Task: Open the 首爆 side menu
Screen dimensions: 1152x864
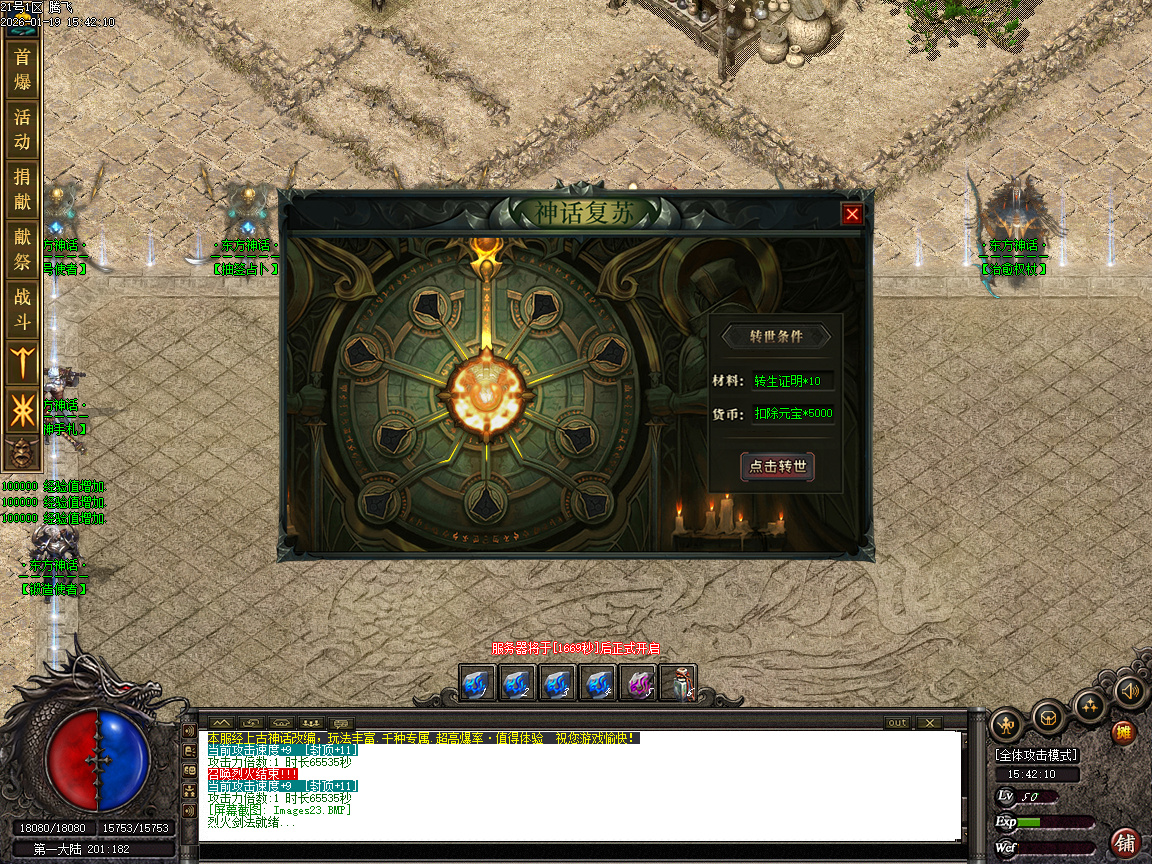Action: 22,69
